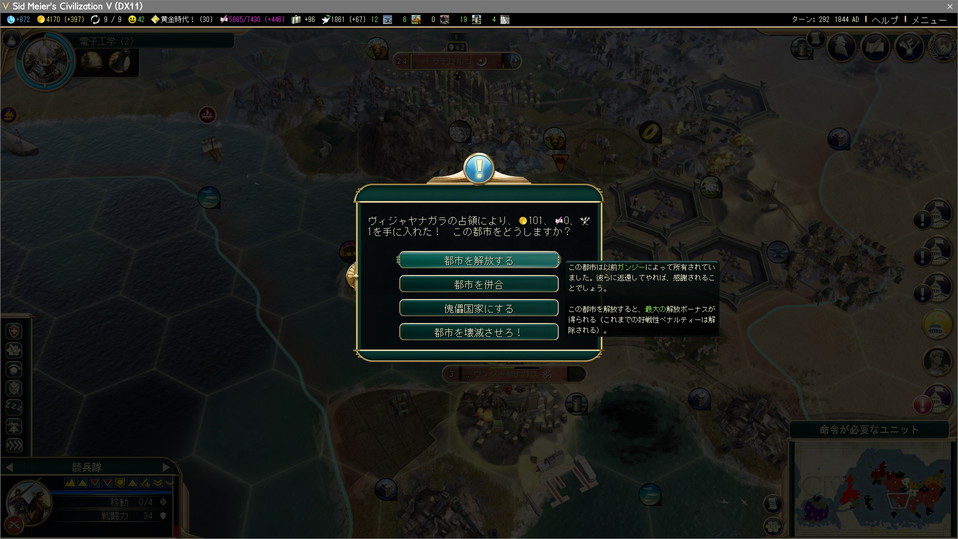Viewport: 958px width, 539px height.
Task: Close the Civilization V window
Action: pos(949,6)
